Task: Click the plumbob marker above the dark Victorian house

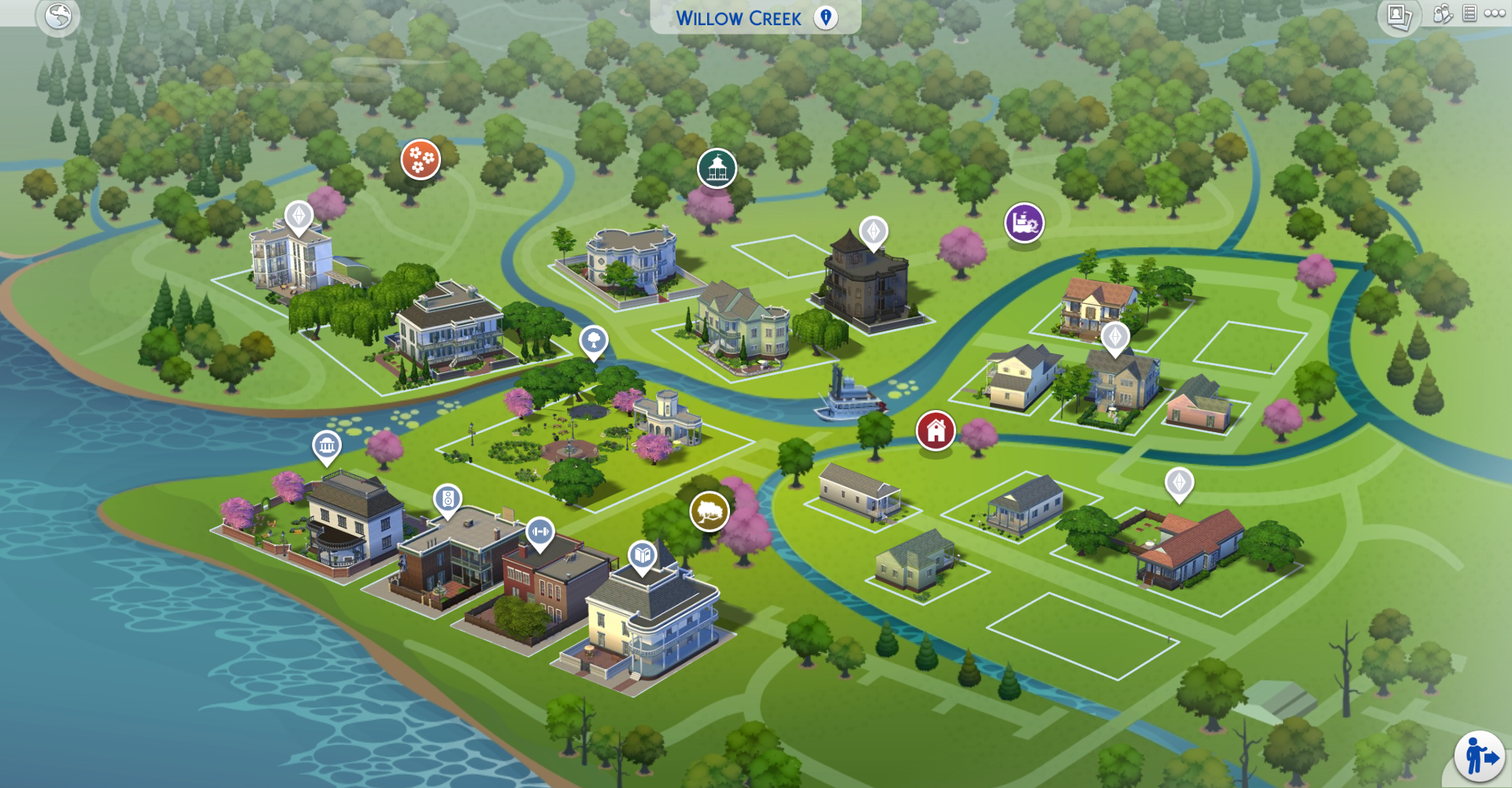Action: 874,232
